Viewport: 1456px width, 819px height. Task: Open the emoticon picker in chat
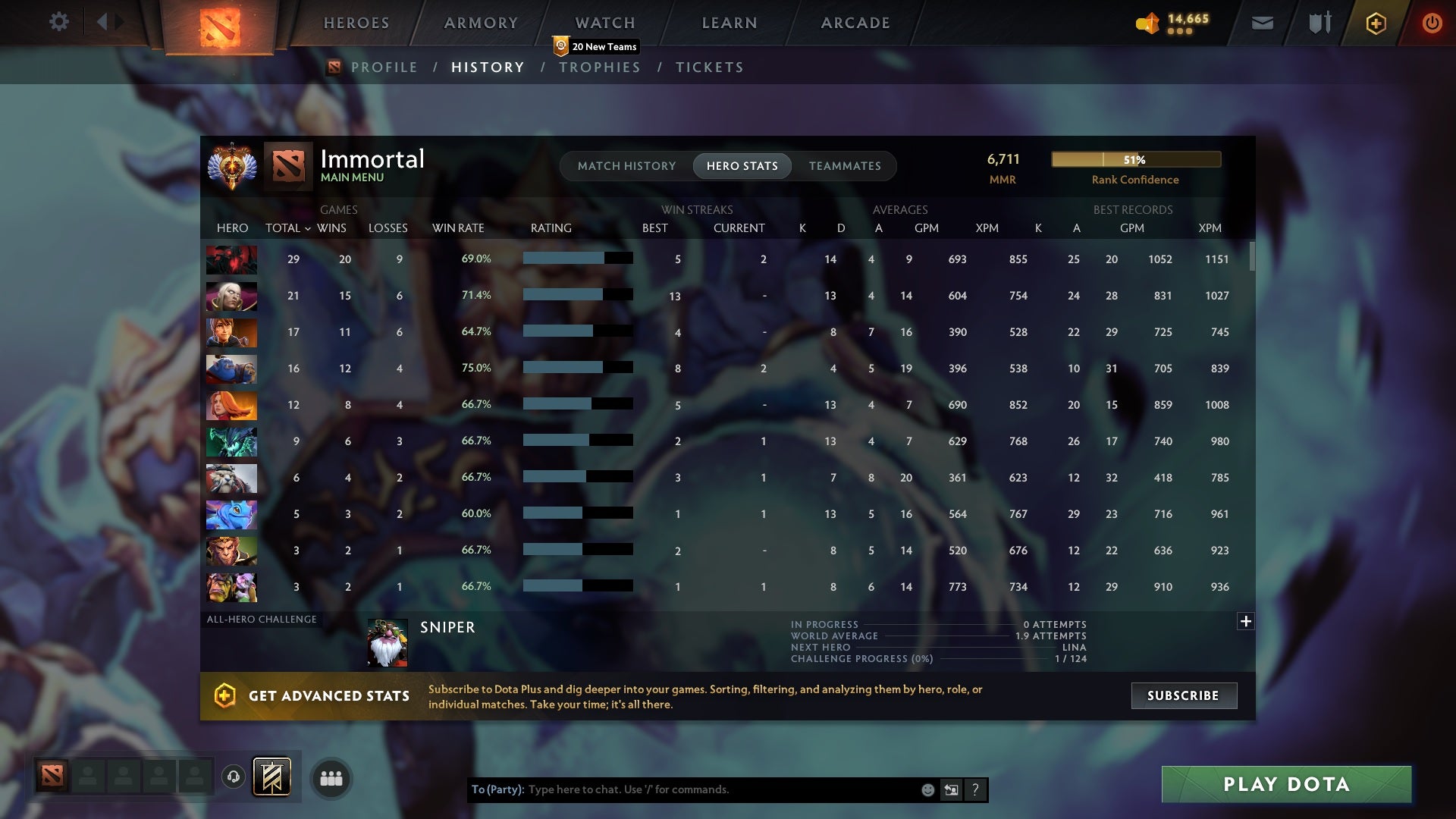point(927,789)
